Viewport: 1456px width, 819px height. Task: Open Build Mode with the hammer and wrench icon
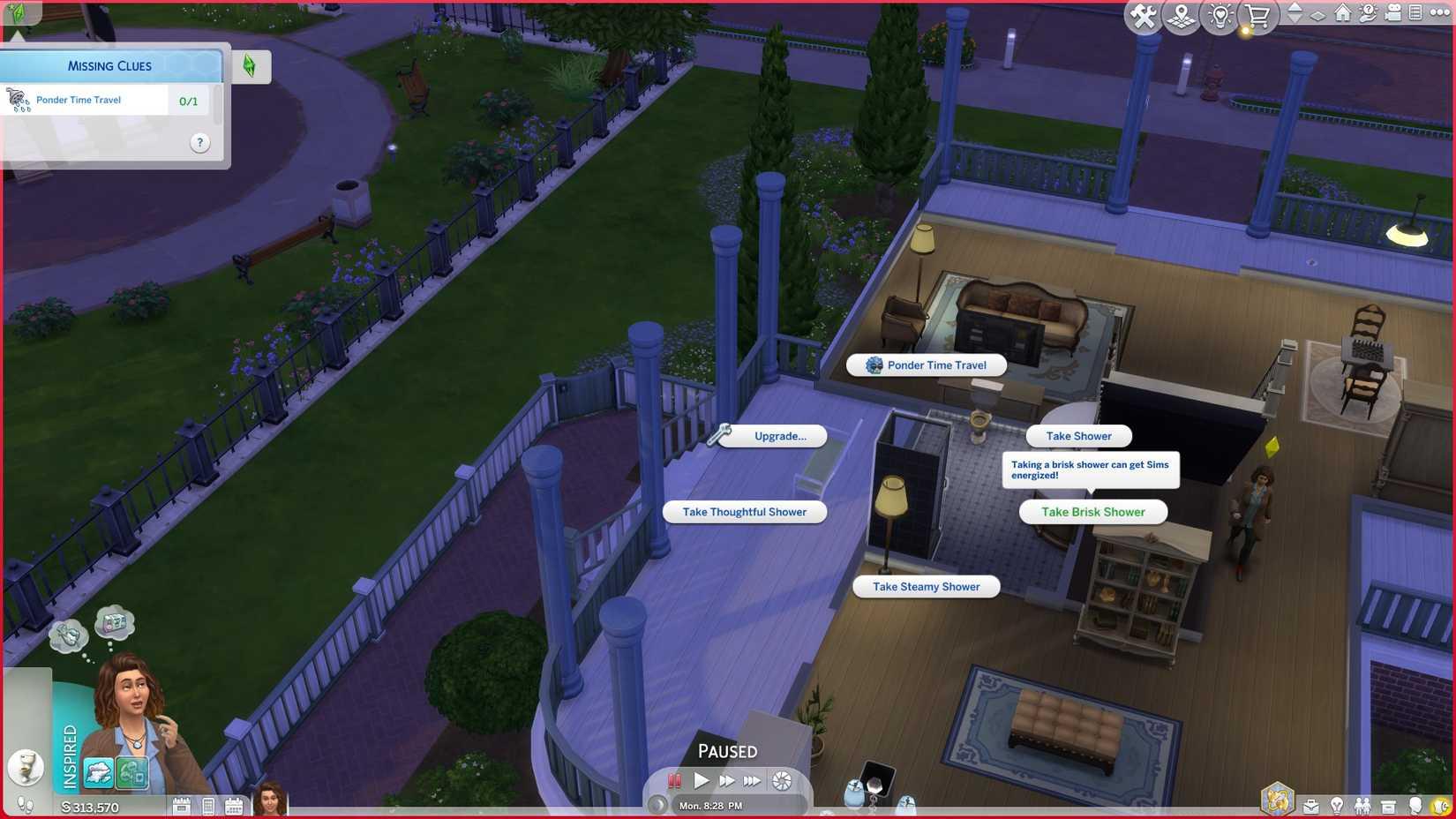click(1144, 13)
